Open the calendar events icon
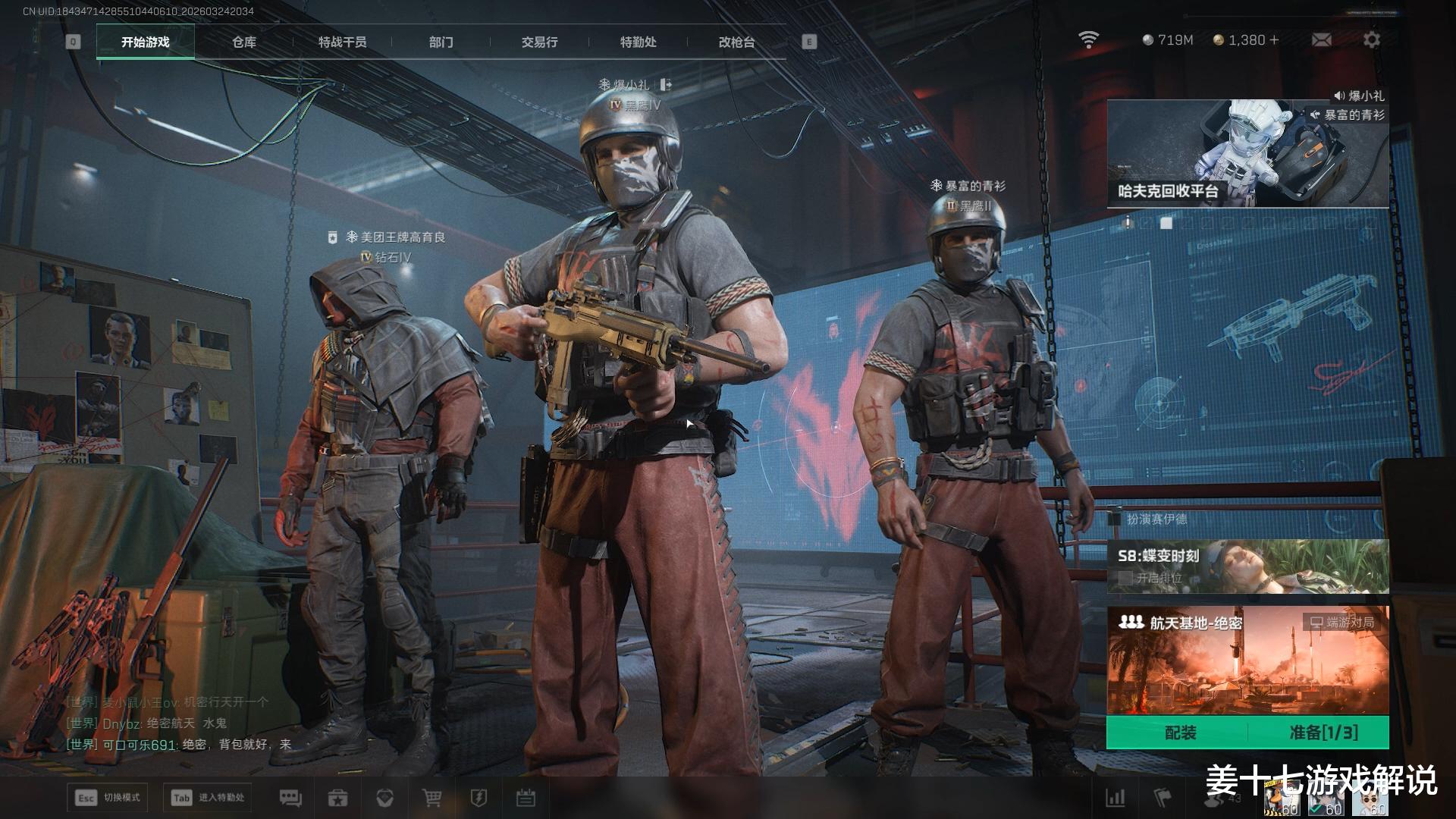1456x819 pixels. [526, 798]
